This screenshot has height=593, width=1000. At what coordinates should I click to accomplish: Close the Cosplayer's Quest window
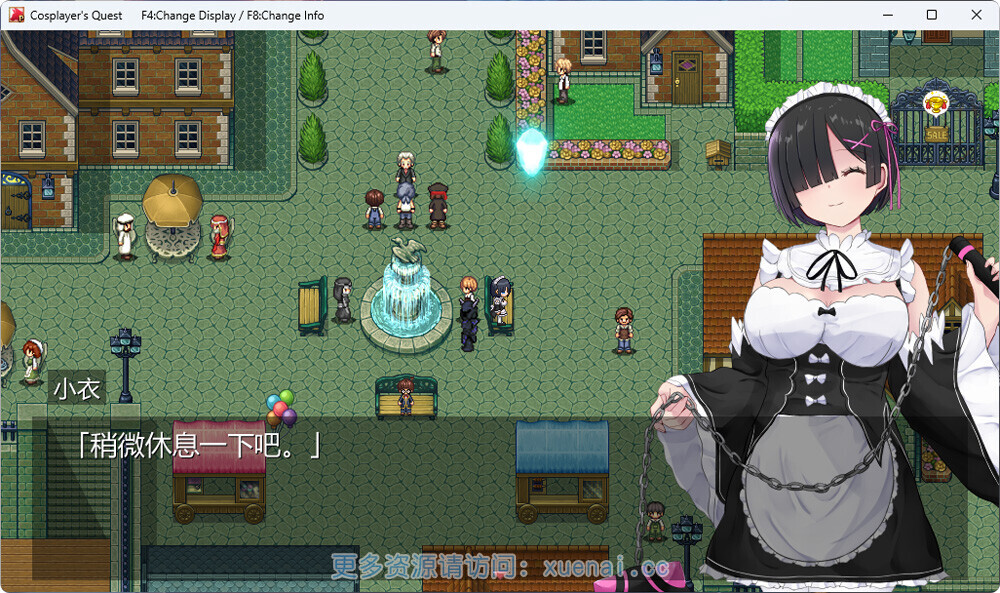[x=976, y=15]
